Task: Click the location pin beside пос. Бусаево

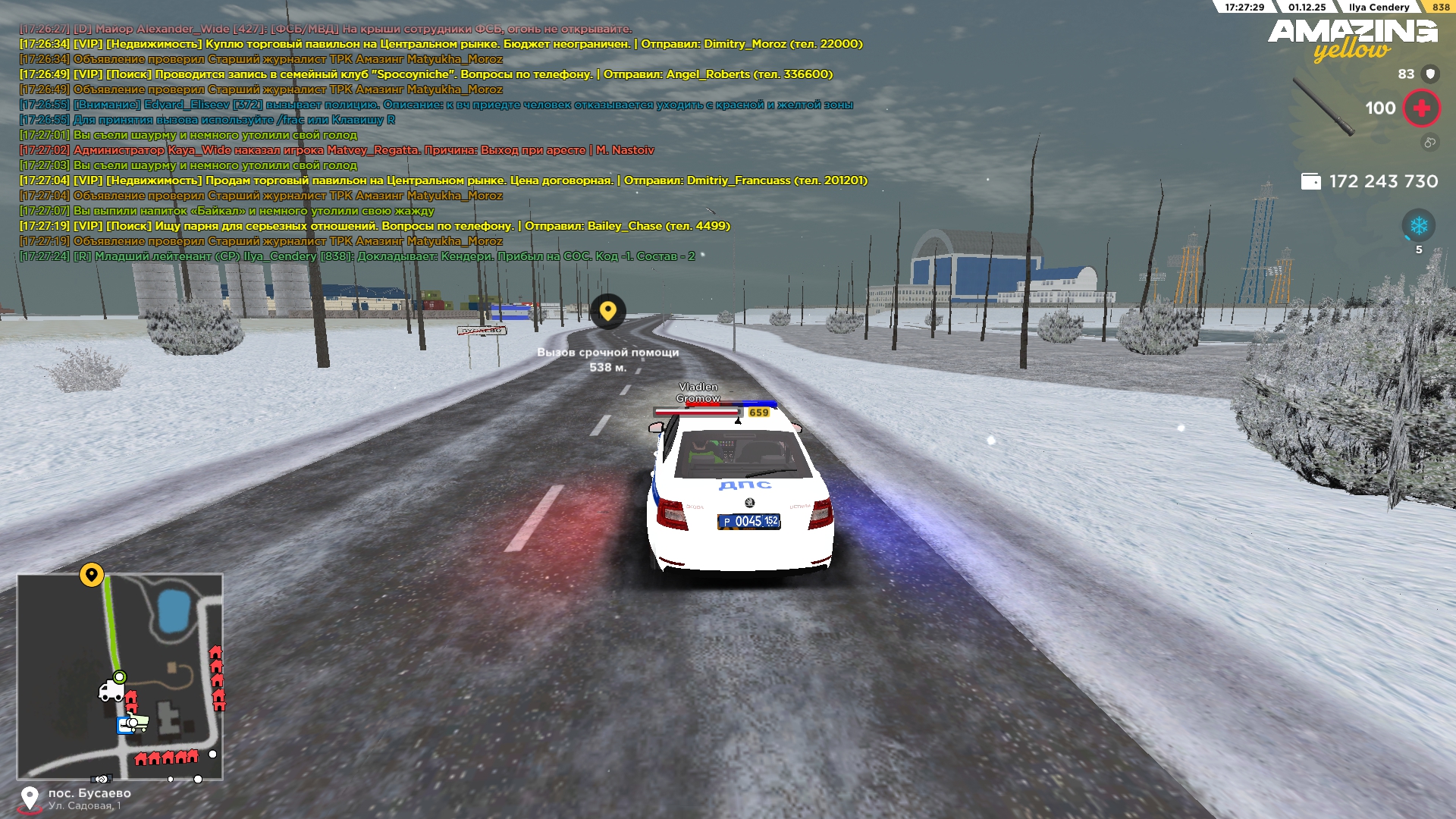Action: coord(30,799)
